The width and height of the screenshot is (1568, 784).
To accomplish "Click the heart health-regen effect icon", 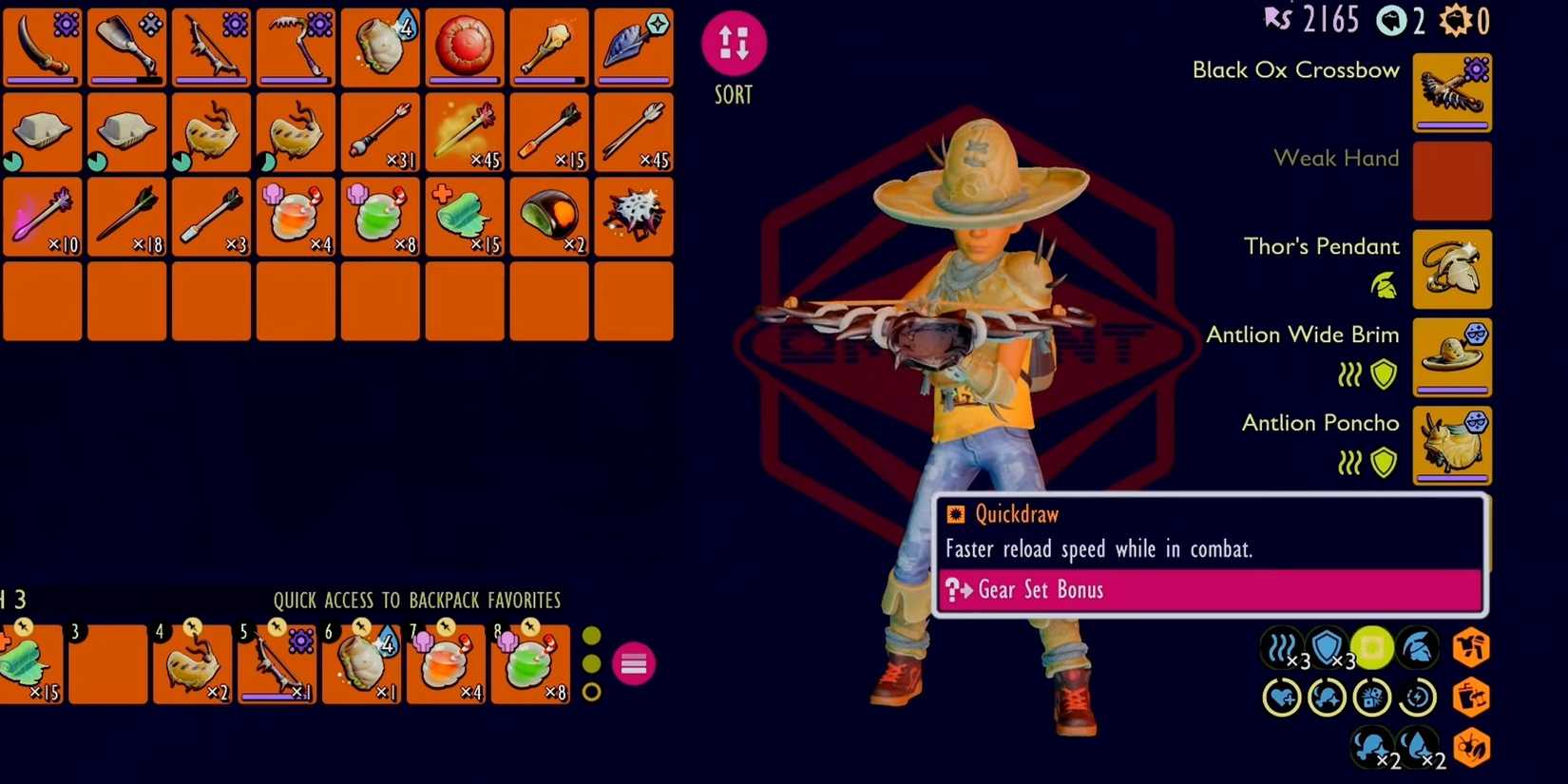I will tap(1284, 697).
